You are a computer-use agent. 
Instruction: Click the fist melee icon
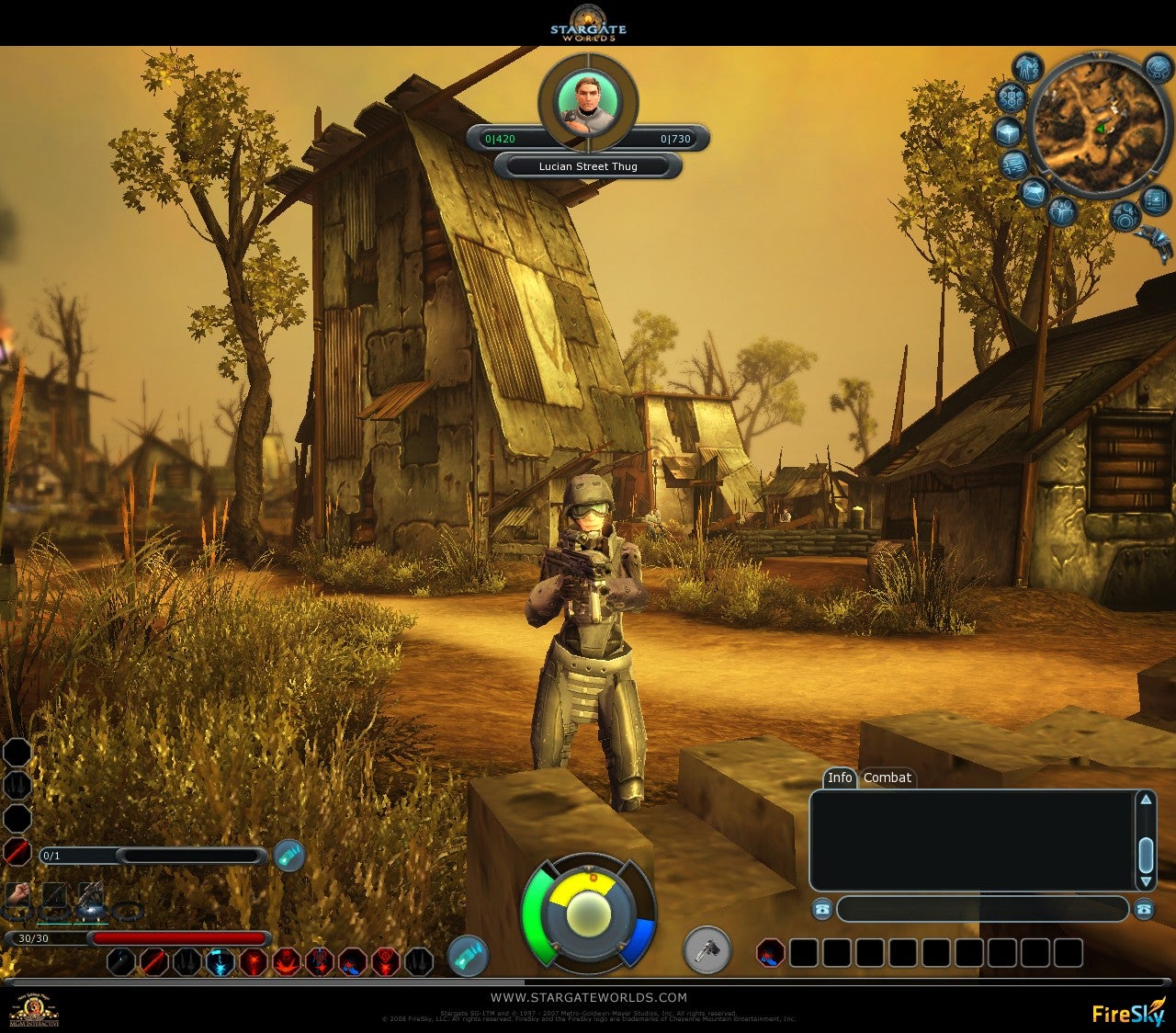click(x=17, y=893)
